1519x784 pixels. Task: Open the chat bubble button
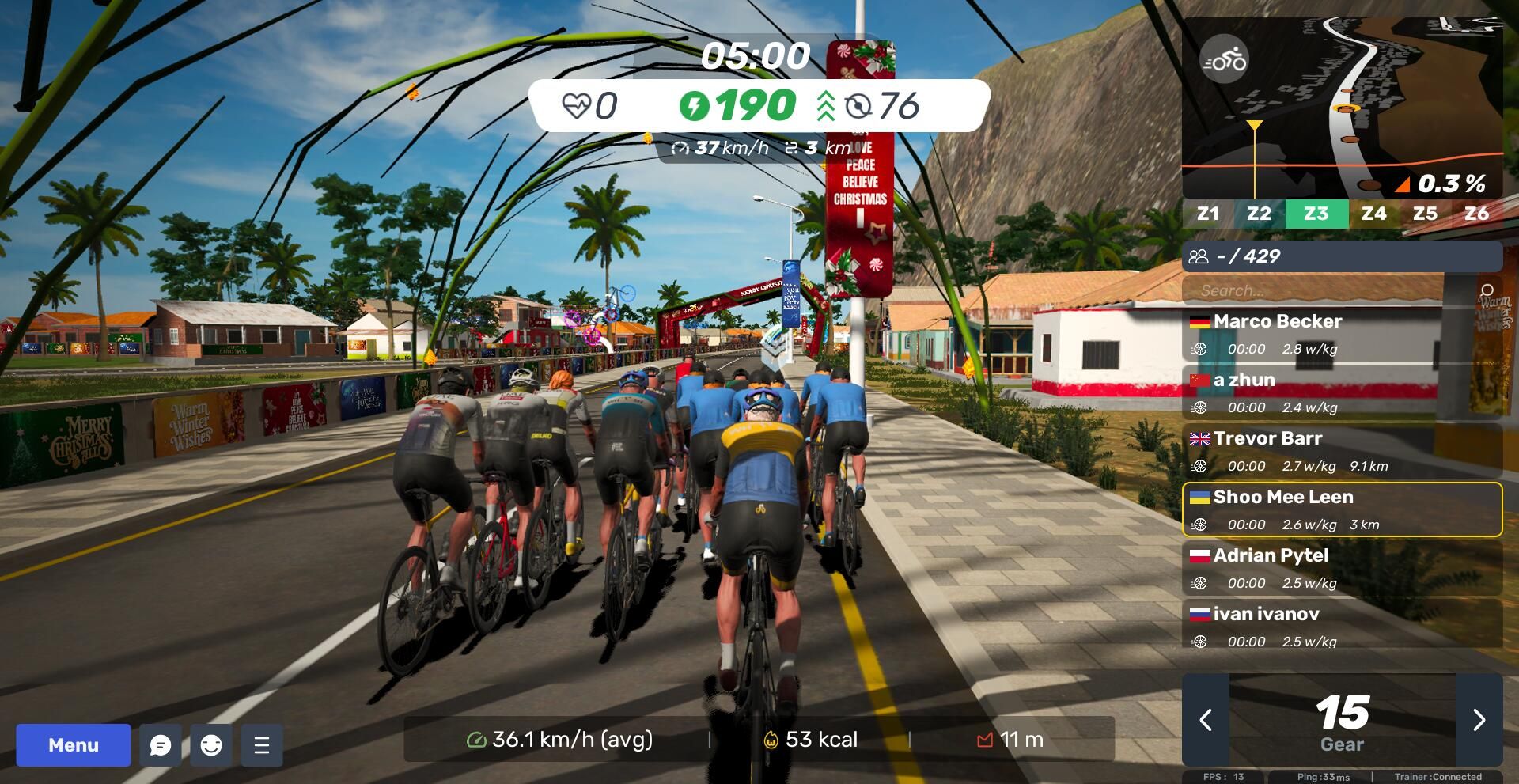(161, 744)
